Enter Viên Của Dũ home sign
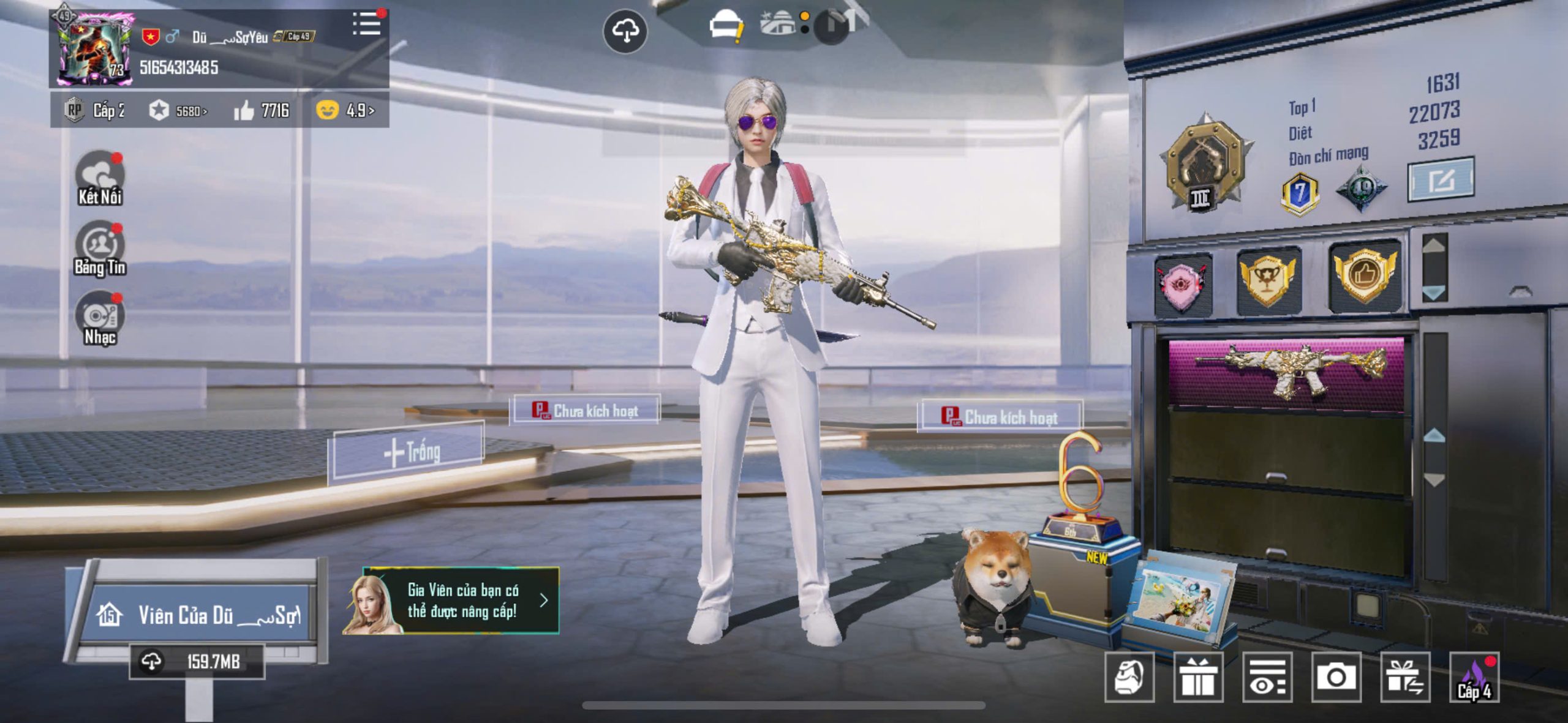1568x723 pixels. 197,615
